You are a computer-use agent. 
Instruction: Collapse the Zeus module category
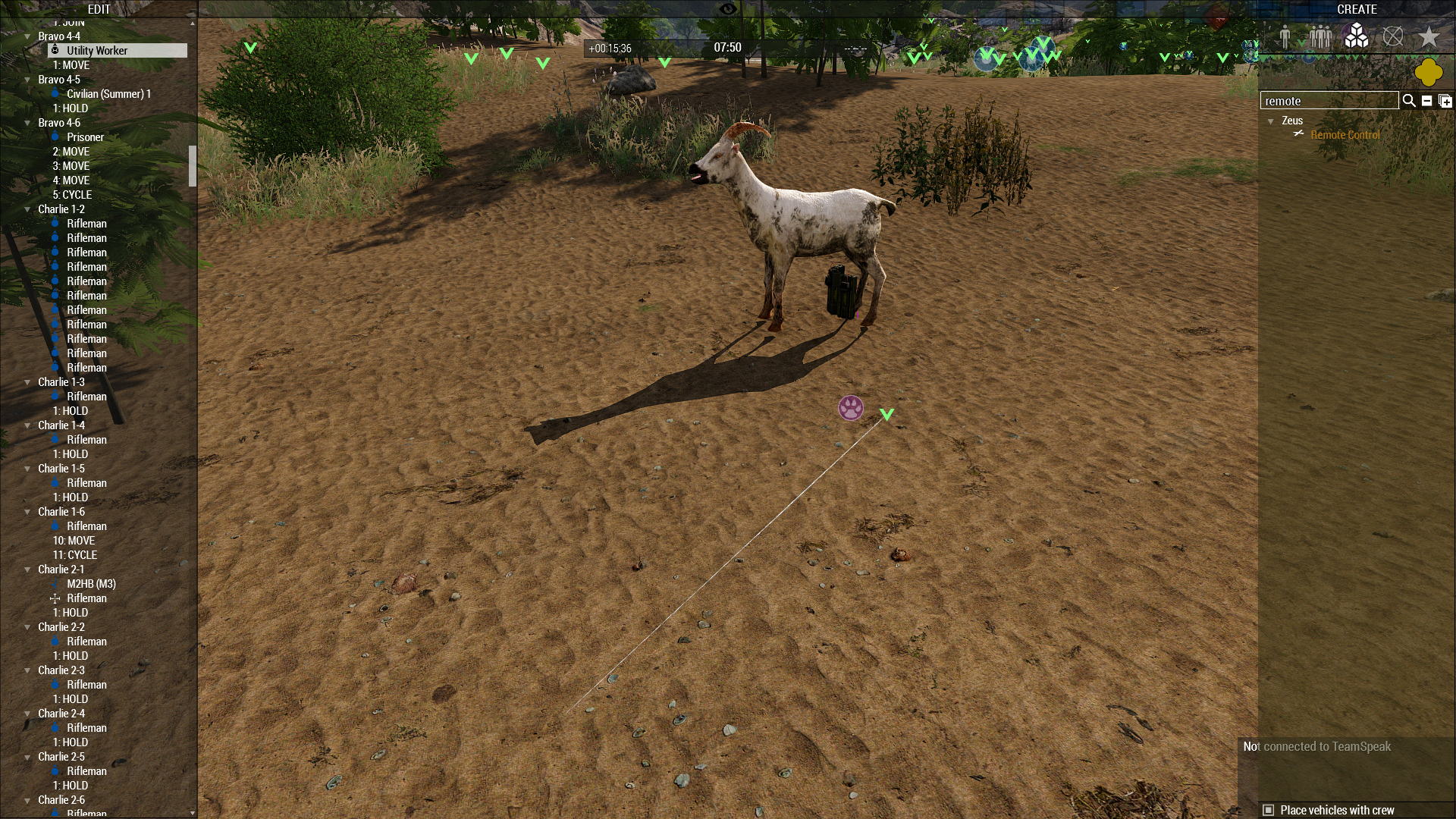coord(1271,121)
